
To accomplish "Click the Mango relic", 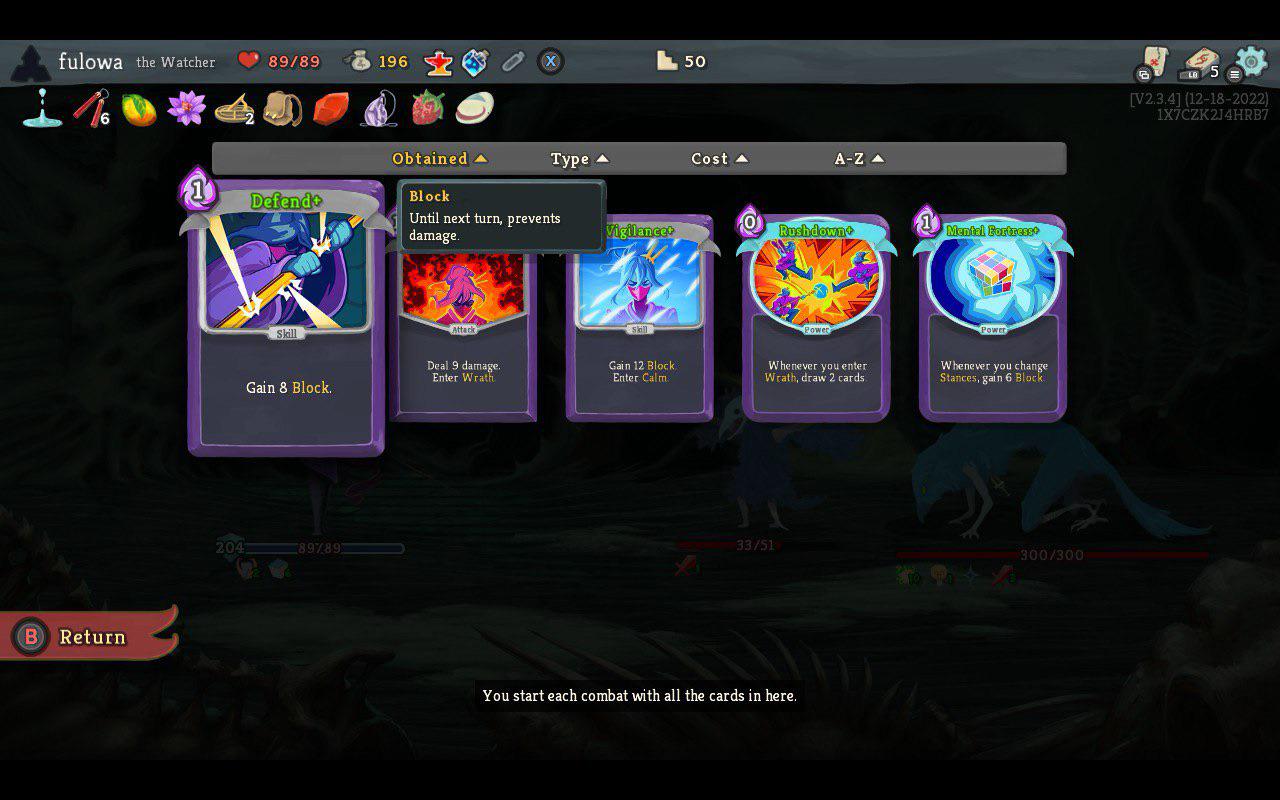I will [138, 108].
